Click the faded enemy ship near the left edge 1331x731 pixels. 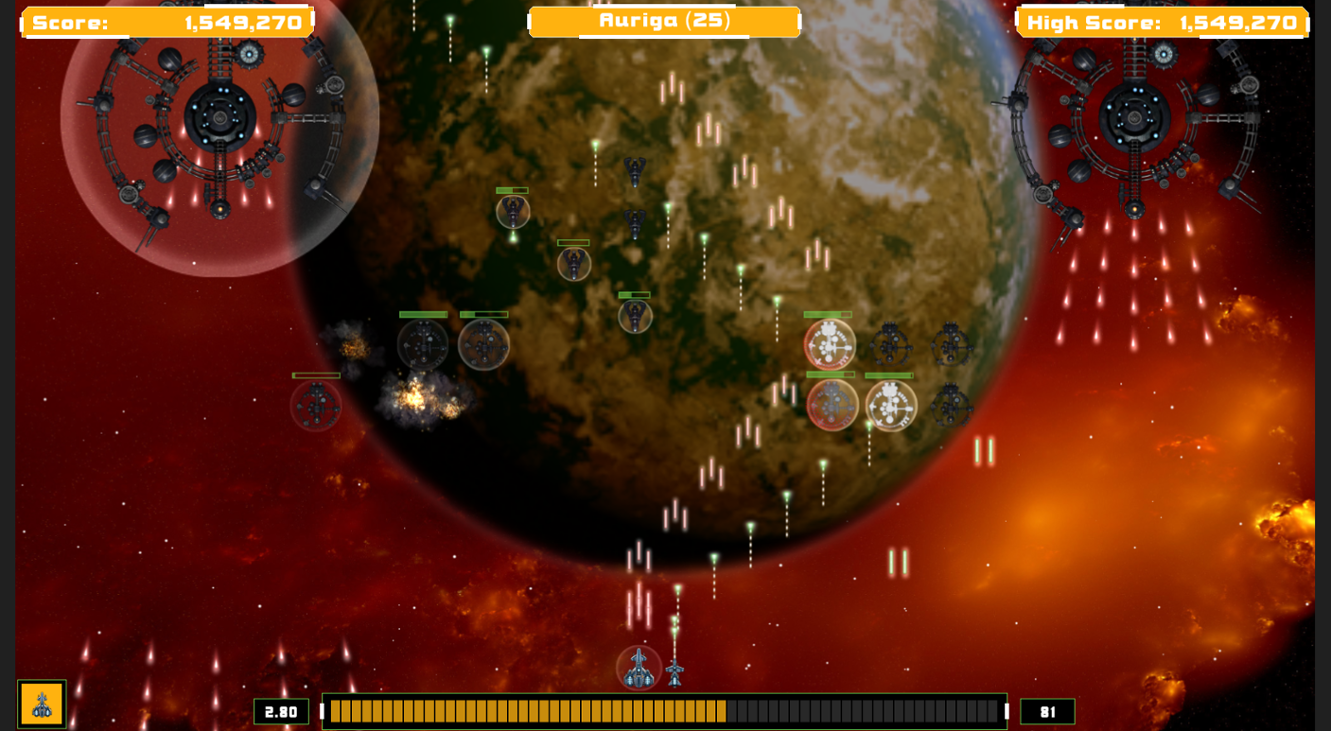tap(316, 406)
